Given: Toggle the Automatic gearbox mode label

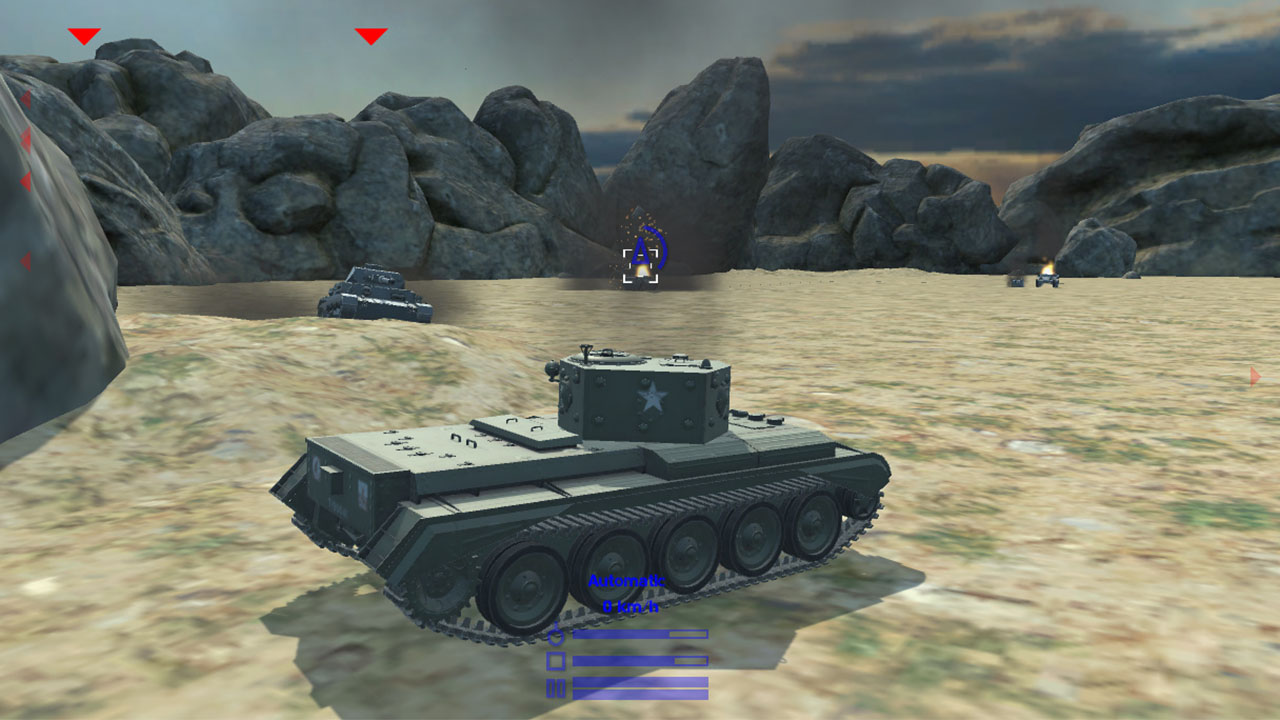Looking at the screenshot, I should 626,581.
